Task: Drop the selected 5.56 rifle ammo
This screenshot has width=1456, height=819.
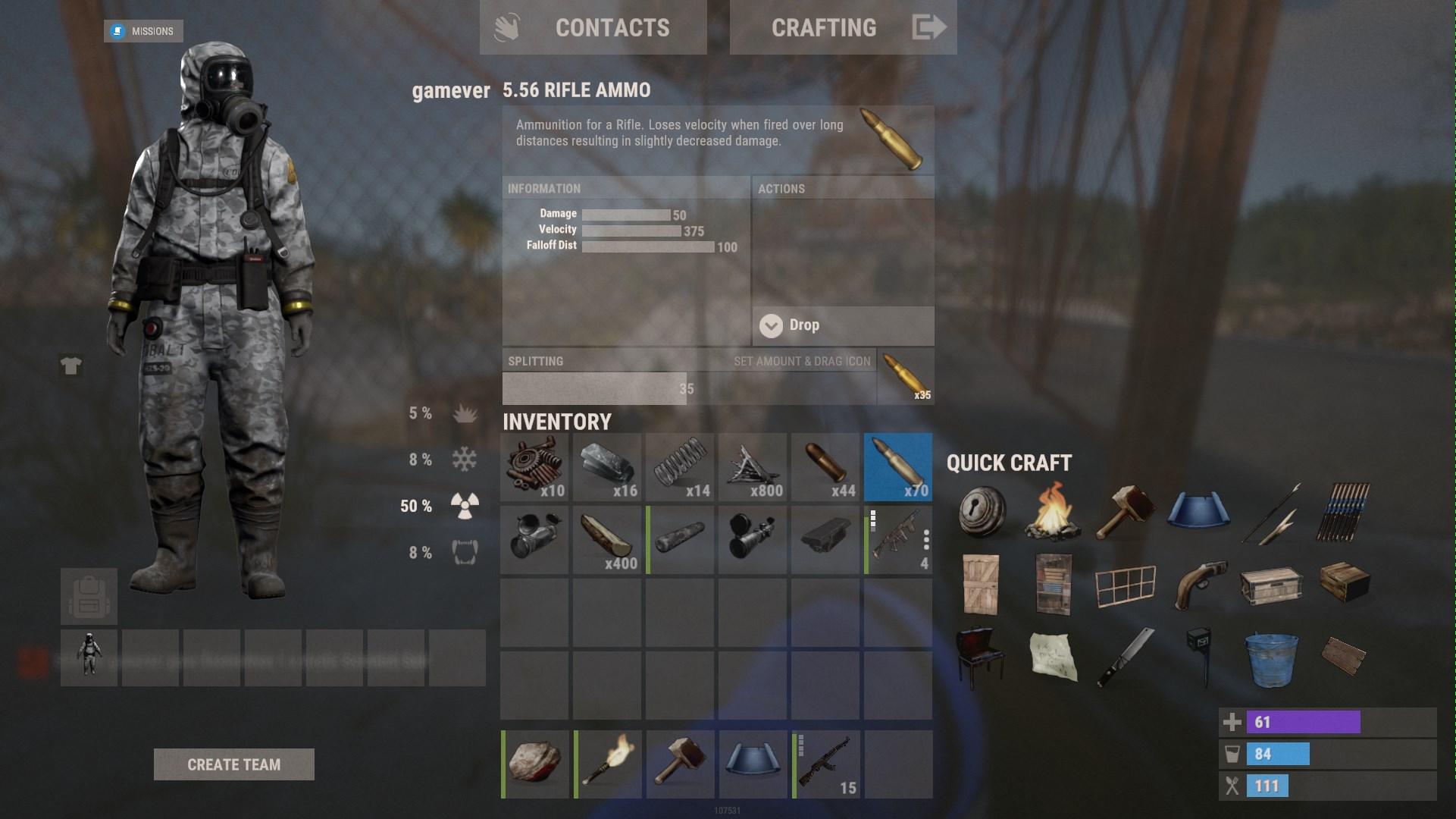Action: tap(843, 325)
